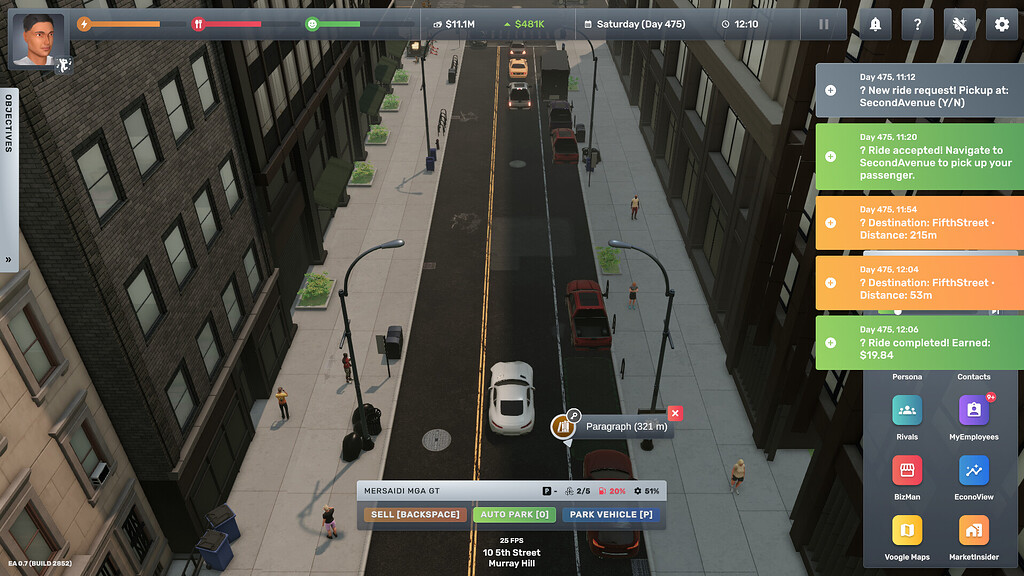Image resolution: width=1024 pixels, height=576 pixels.
Task: Open the notifications bell
Action: pyautogui.click(x=876, y=24)
